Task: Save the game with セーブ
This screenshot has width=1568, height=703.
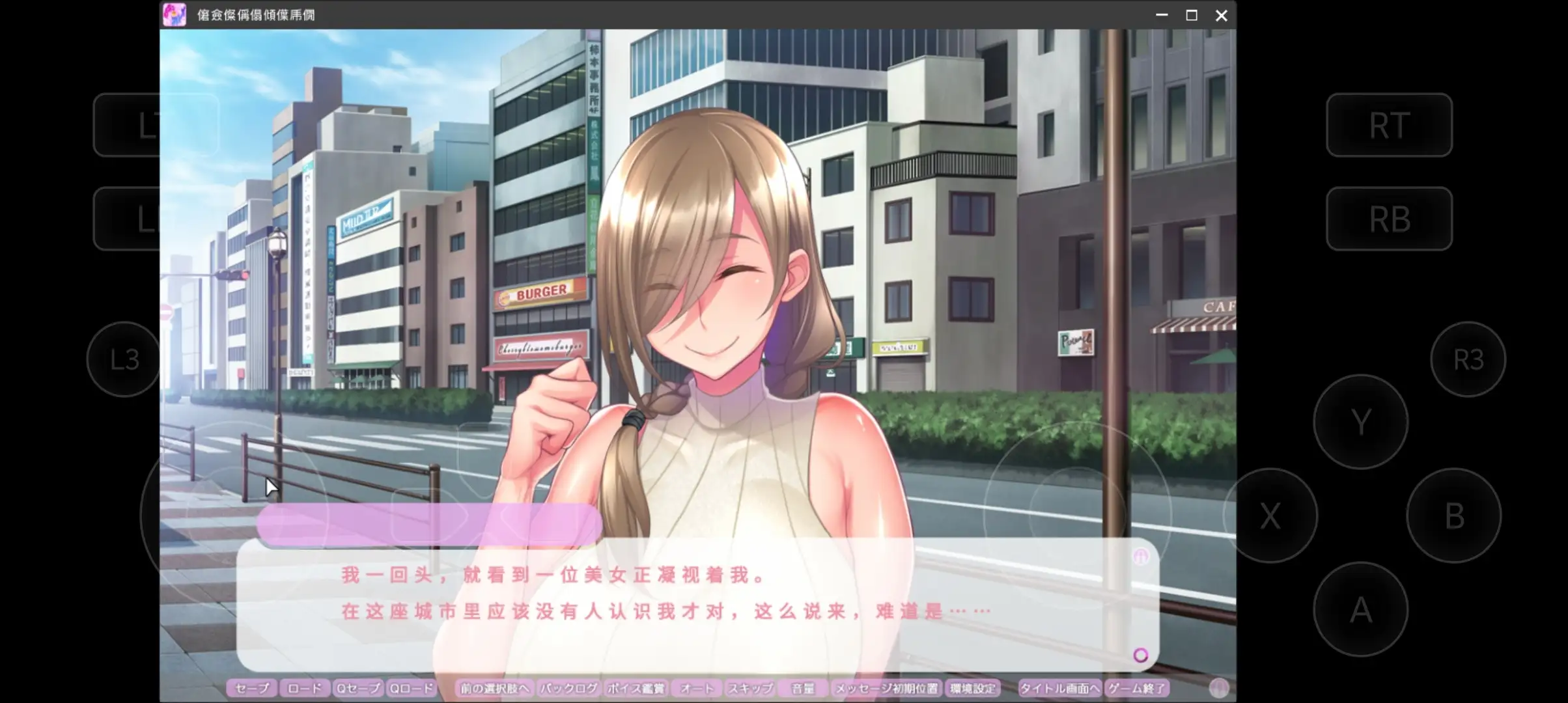Action: point(253,688)
